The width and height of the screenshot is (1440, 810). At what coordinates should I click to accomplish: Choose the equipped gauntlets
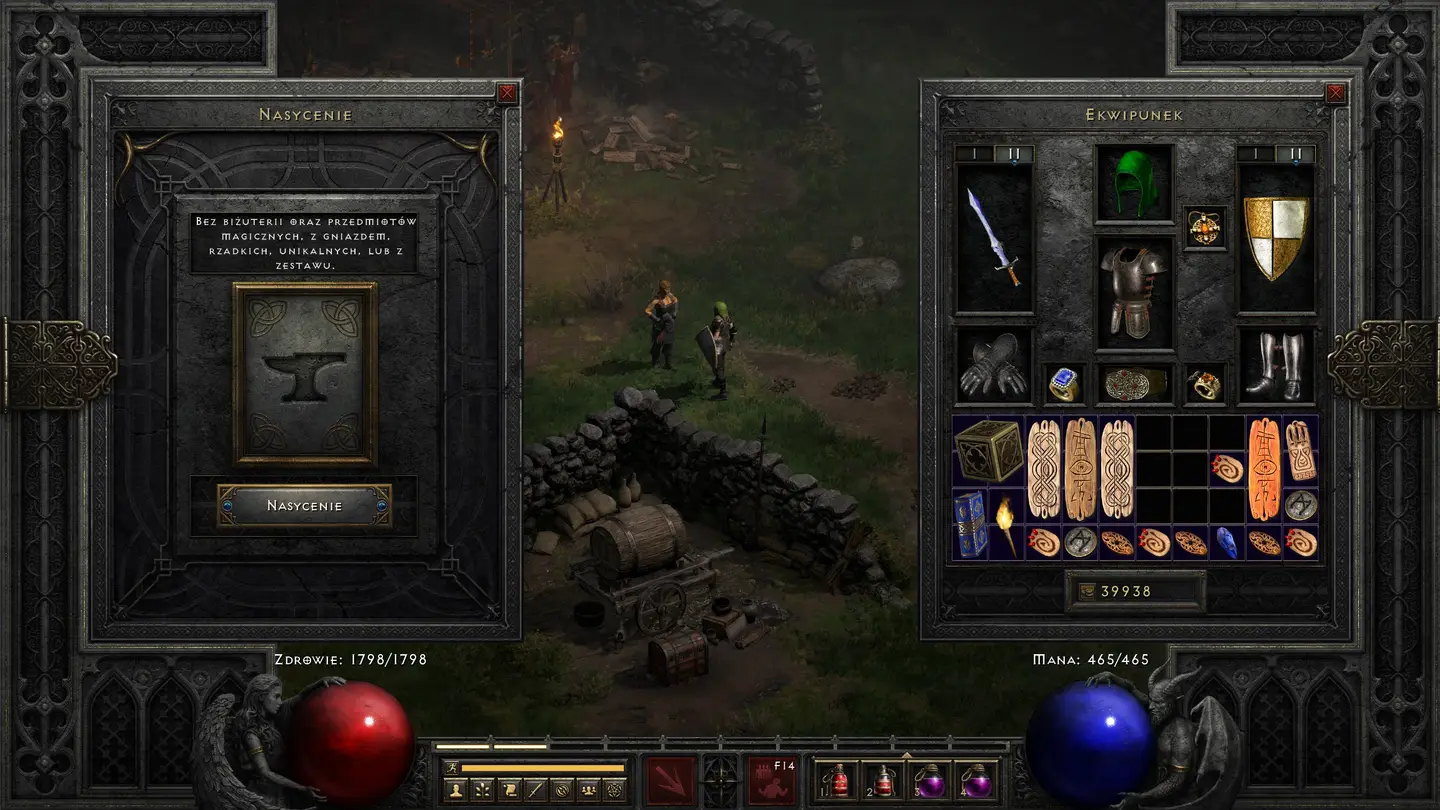(x=994, y=365)
